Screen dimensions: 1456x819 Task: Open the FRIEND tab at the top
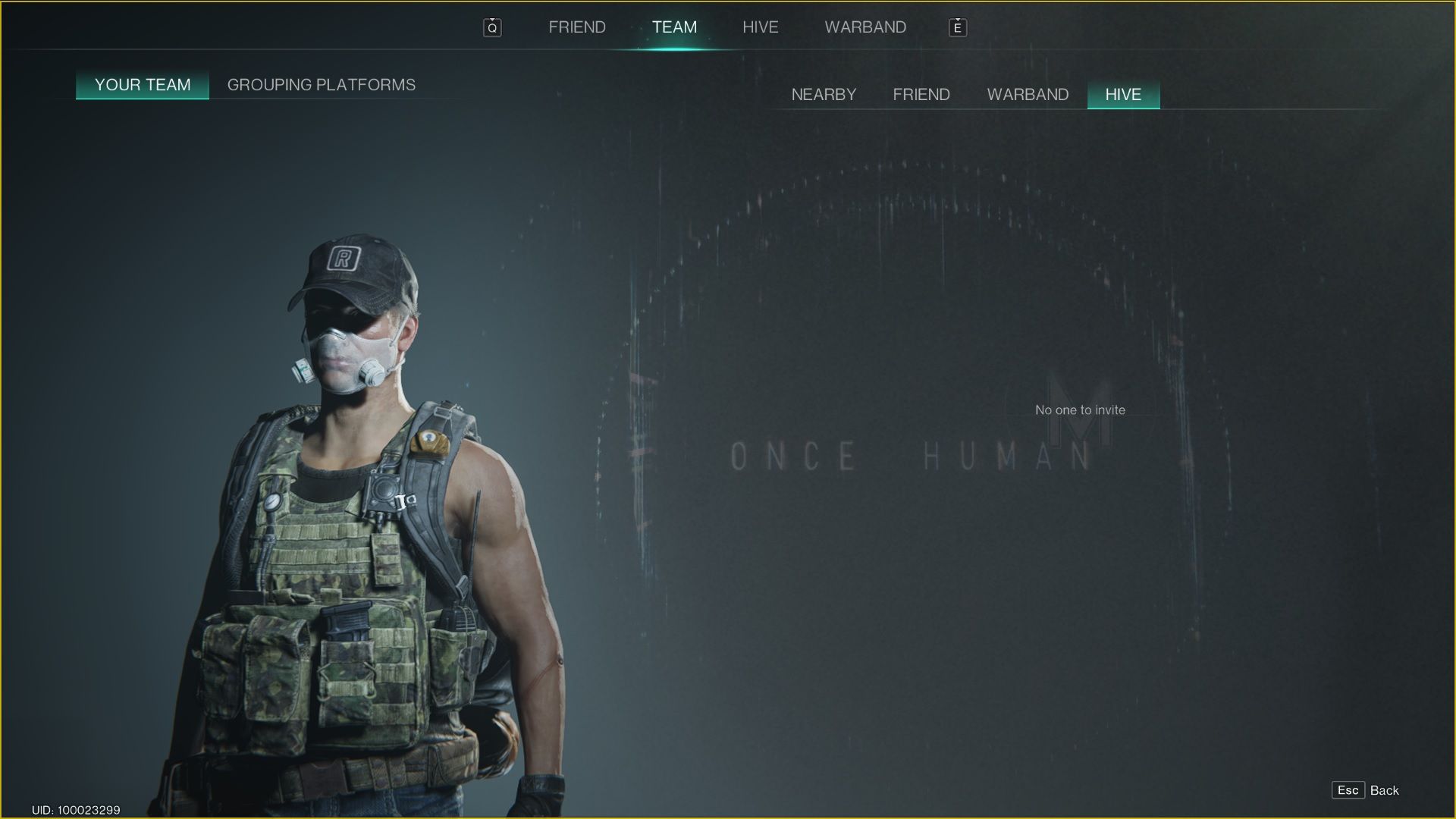pyautogui.click(x=576, y=27)
